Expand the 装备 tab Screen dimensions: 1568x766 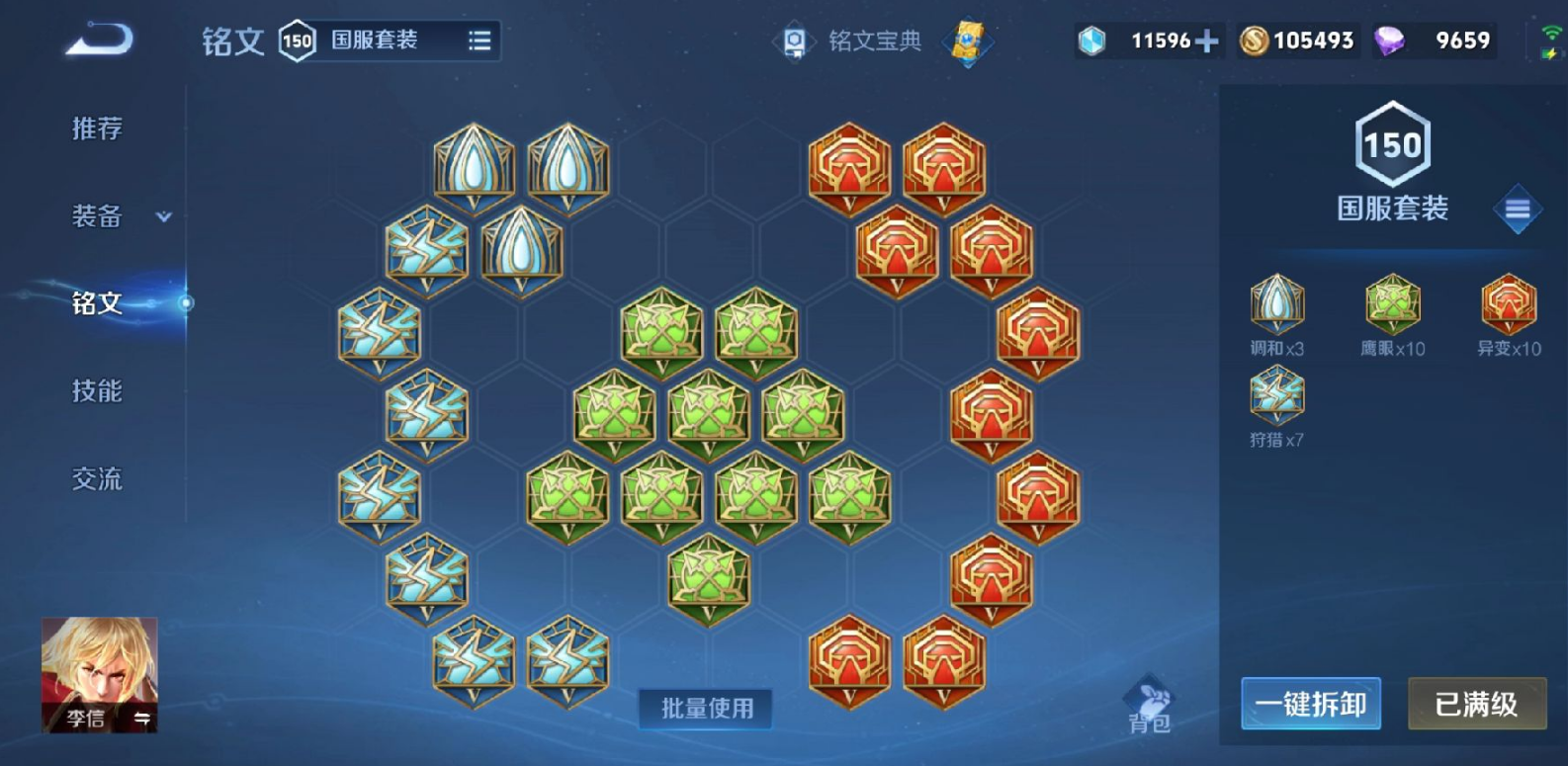(117, 216)
